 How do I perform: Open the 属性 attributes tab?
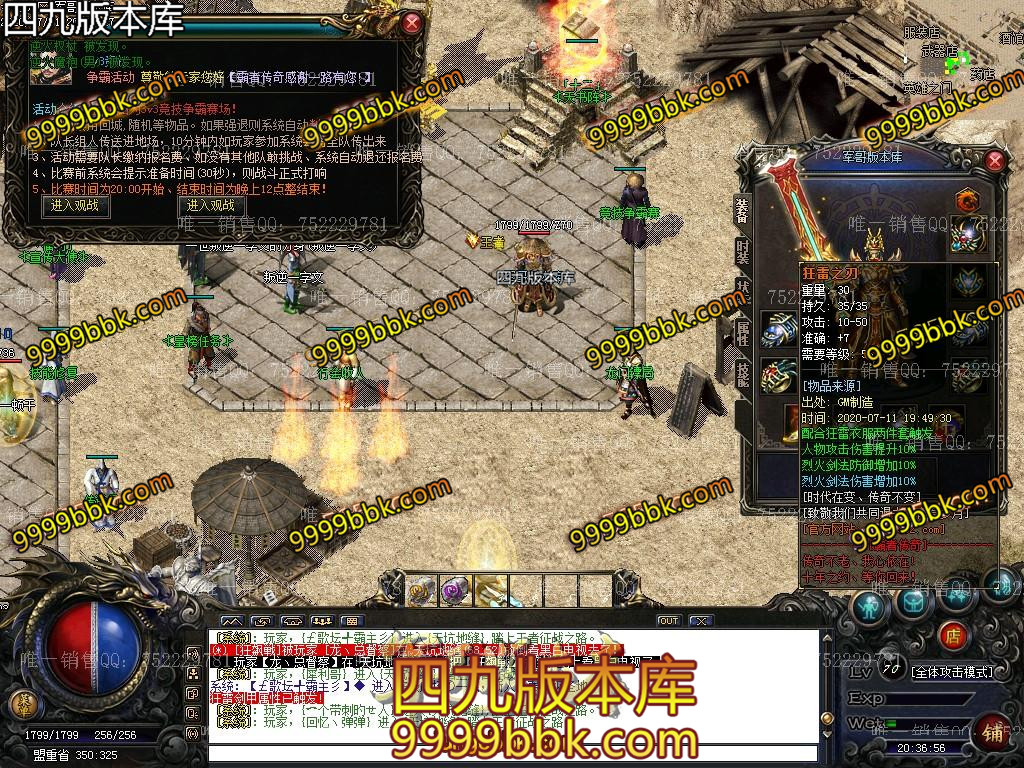click(x=743, y=333)
